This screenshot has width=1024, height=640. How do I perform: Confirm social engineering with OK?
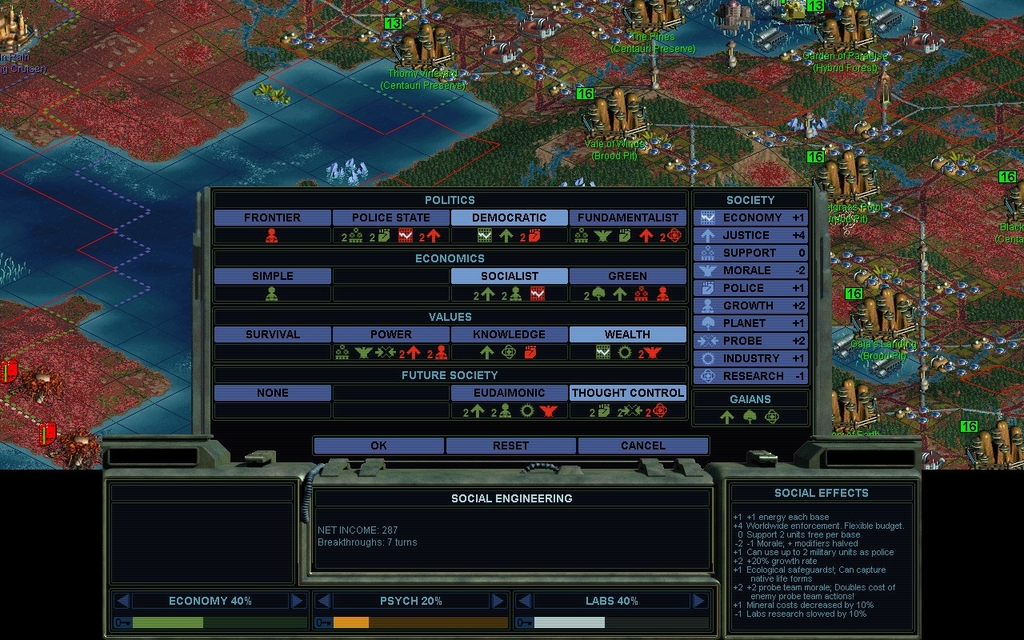click(x=378, y=446)
